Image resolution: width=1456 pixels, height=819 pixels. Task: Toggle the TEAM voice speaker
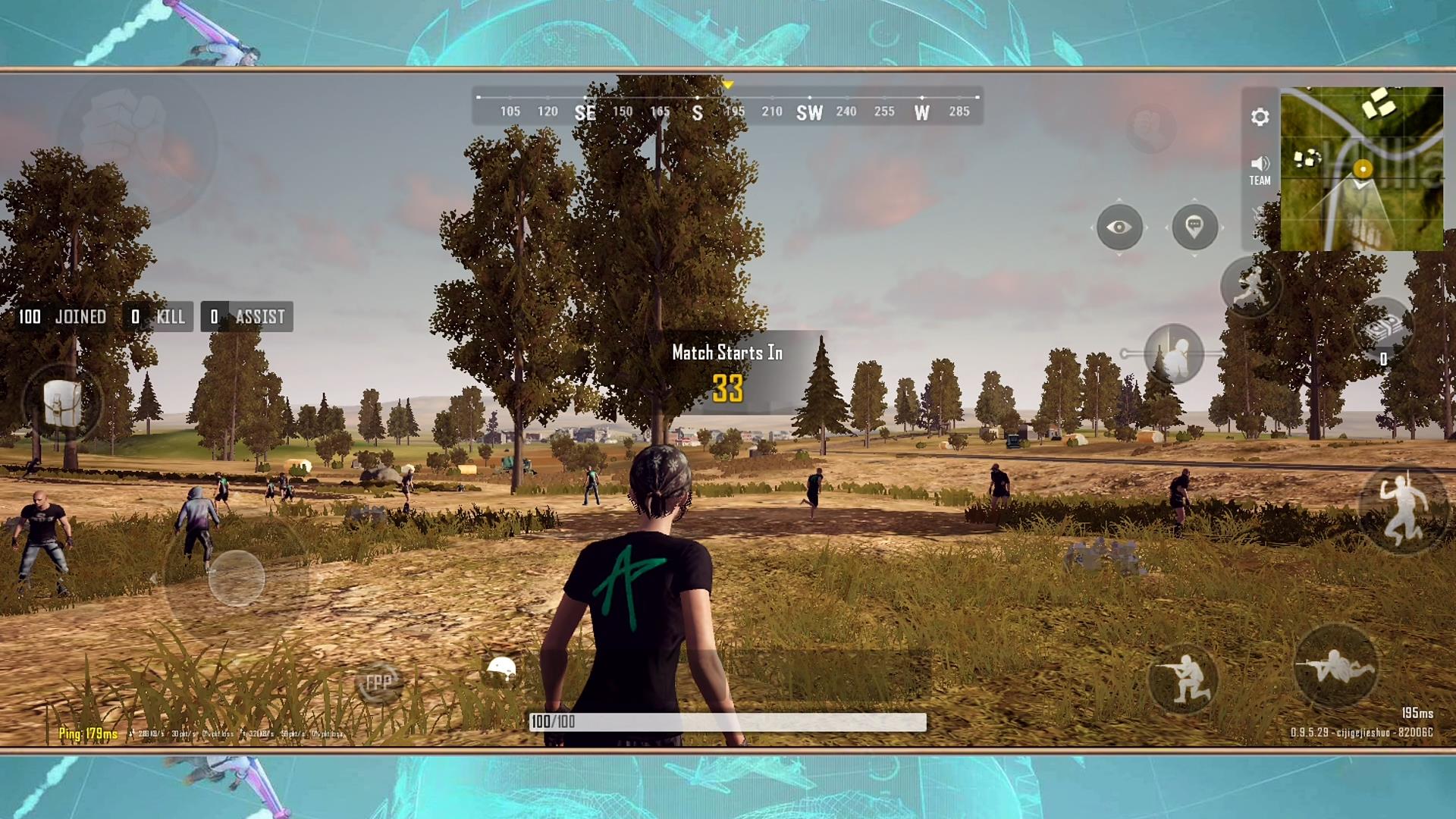(1260, 170)
